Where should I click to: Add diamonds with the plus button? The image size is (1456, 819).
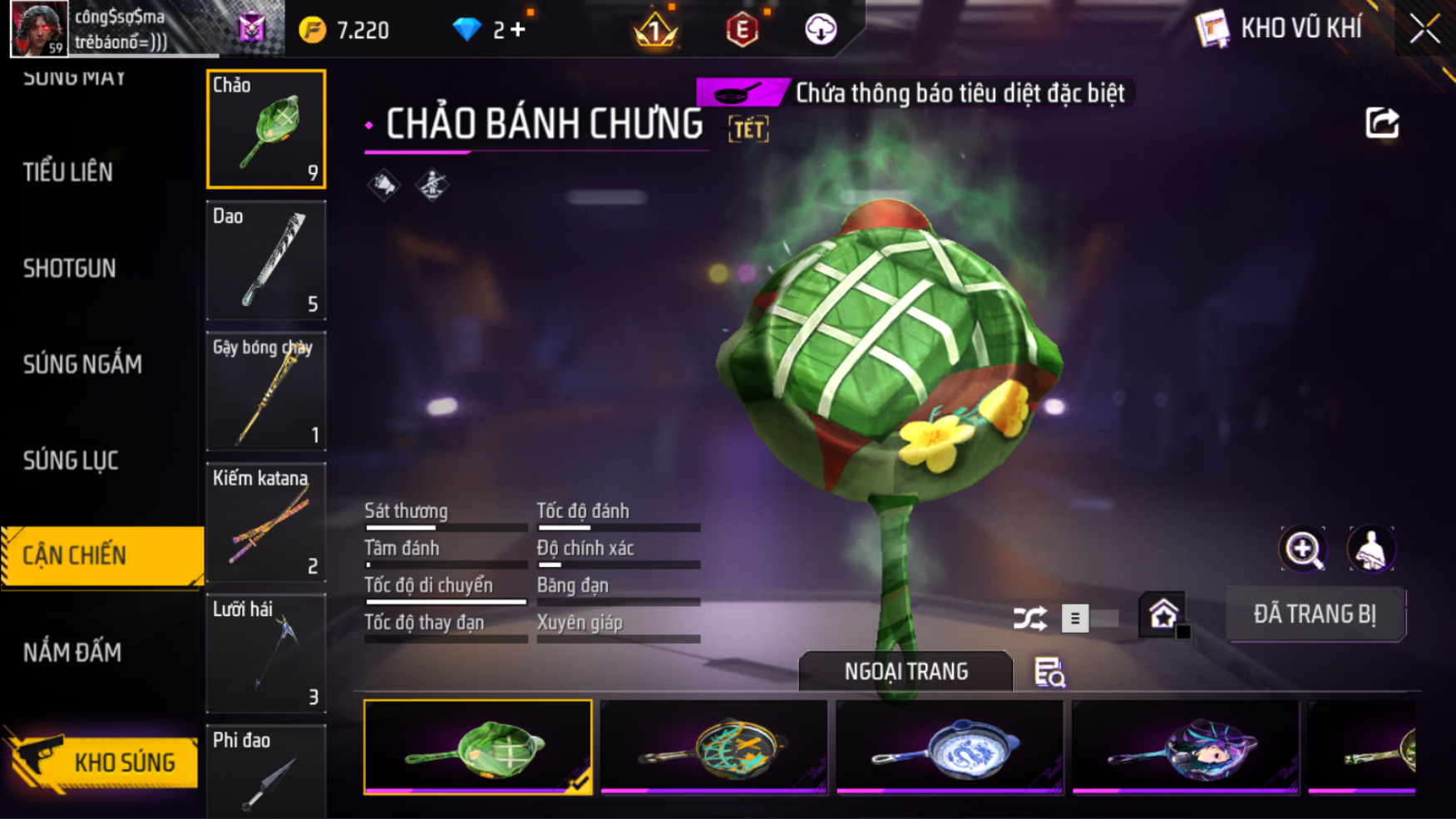click(519, 30)
